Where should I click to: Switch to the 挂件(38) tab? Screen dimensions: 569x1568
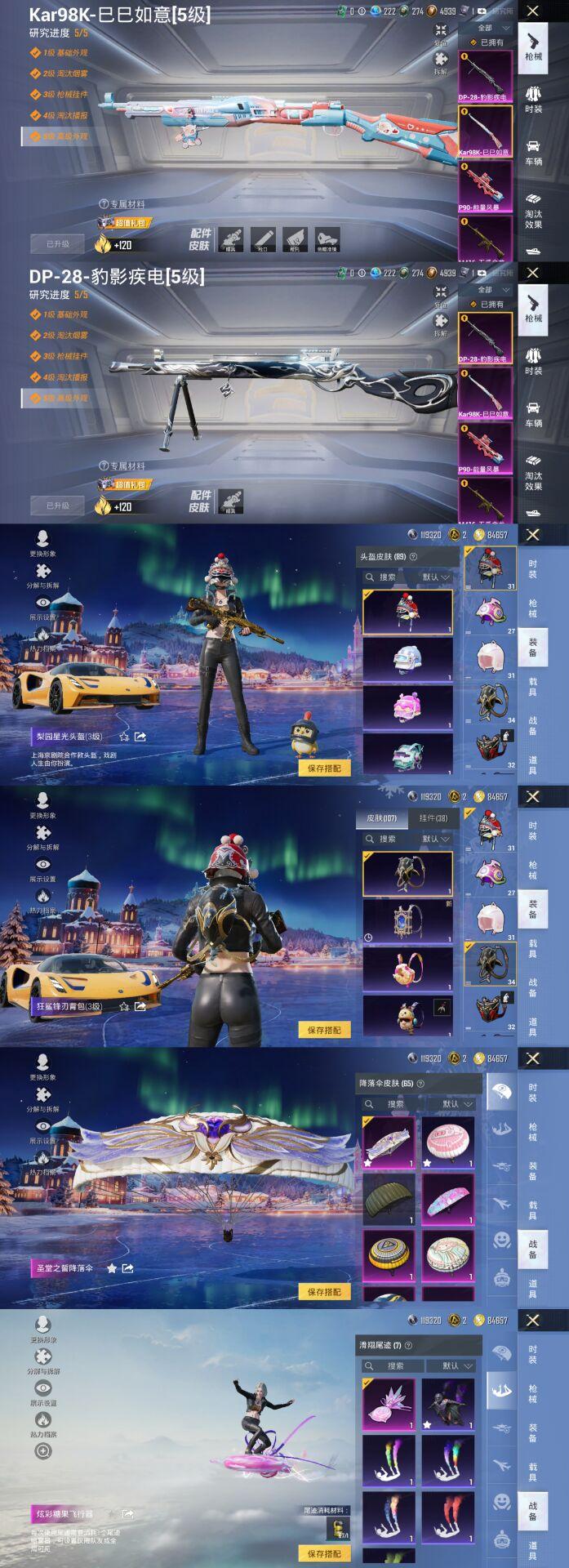[x=433, y=817]
